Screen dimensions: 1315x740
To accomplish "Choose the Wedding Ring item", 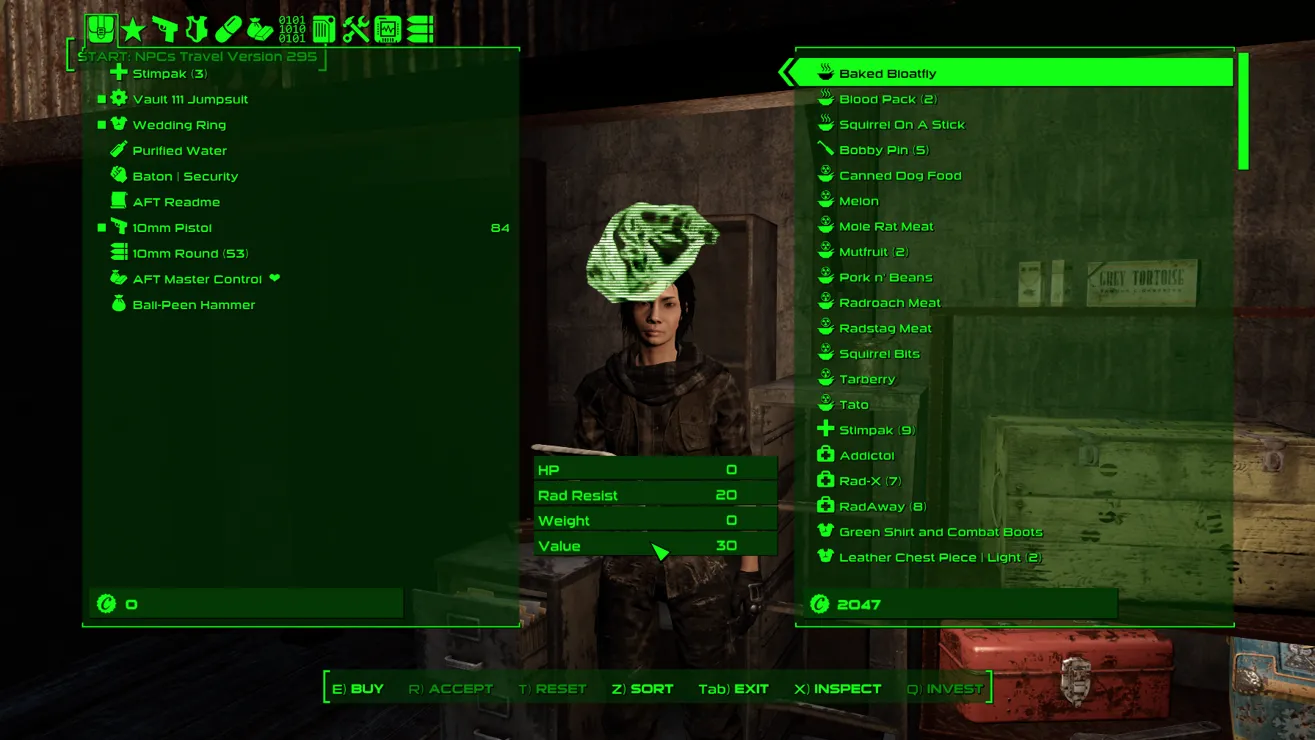I will [179, 125].
